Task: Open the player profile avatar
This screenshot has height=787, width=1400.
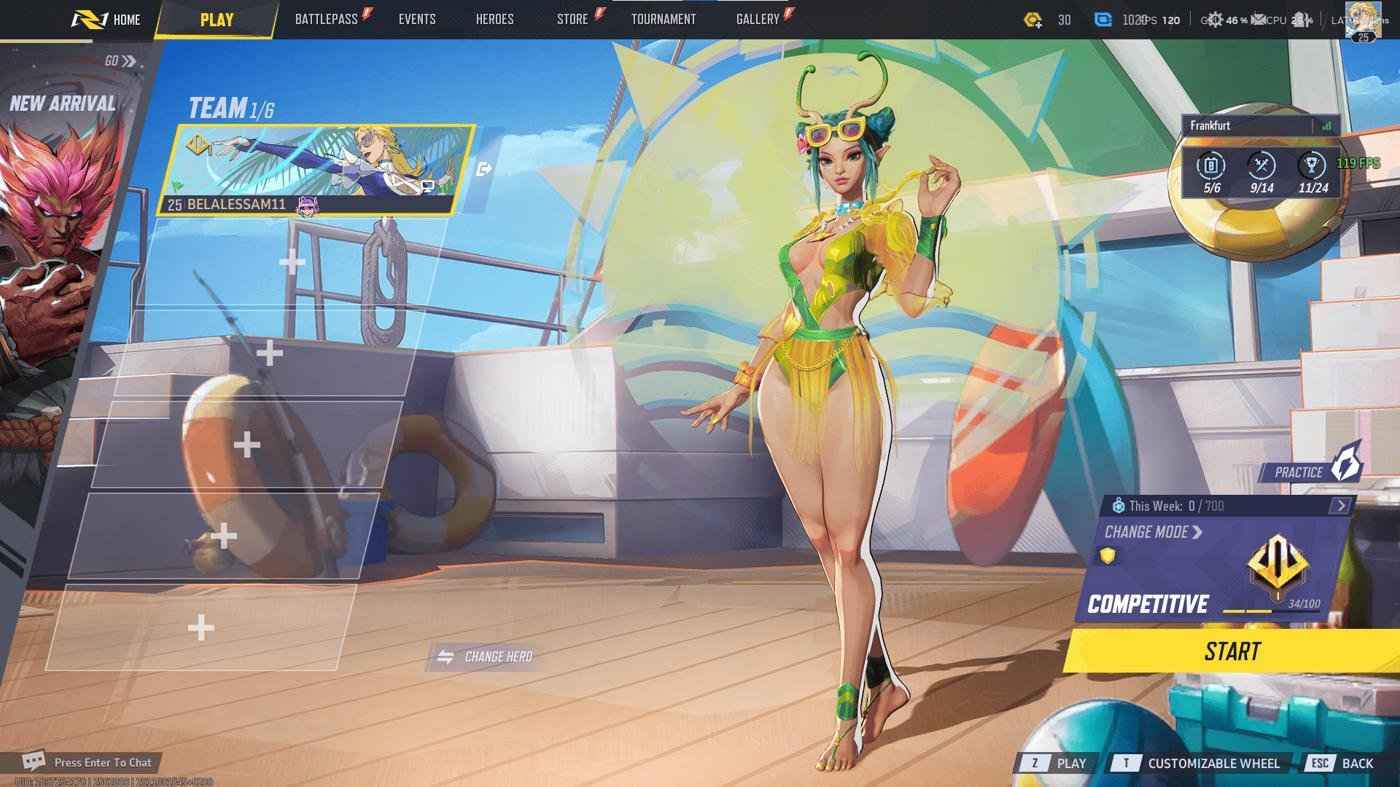Action: click(1363, 19)
